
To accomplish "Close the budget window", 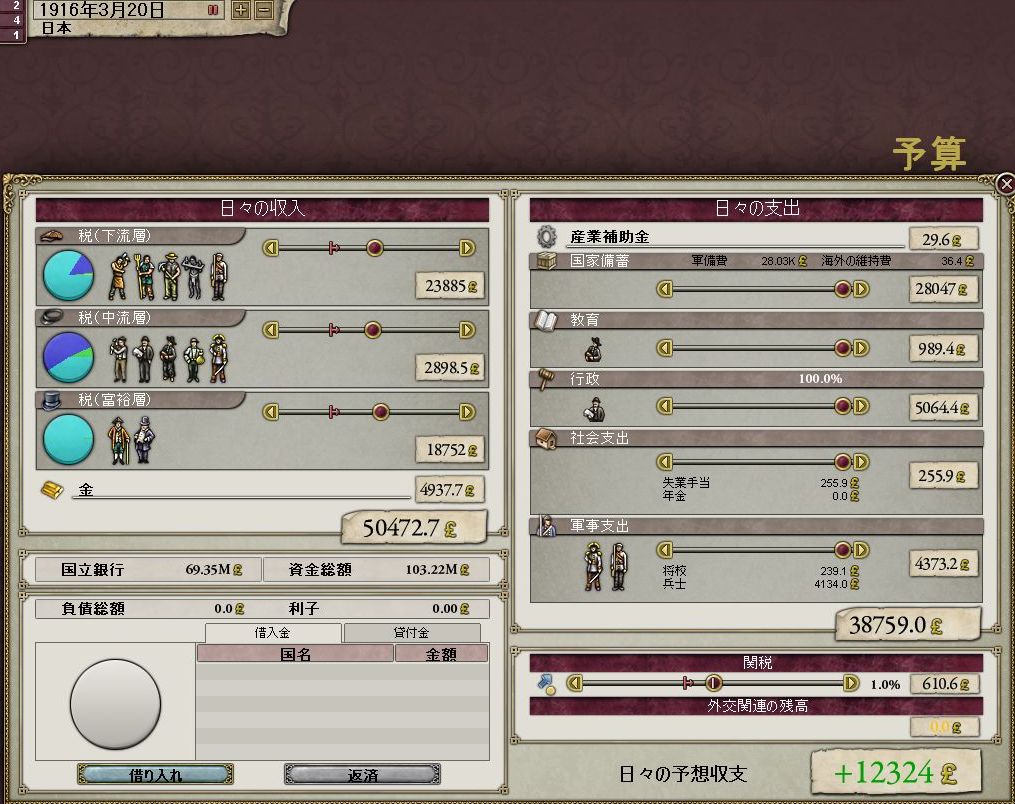I will point(1005,183).
